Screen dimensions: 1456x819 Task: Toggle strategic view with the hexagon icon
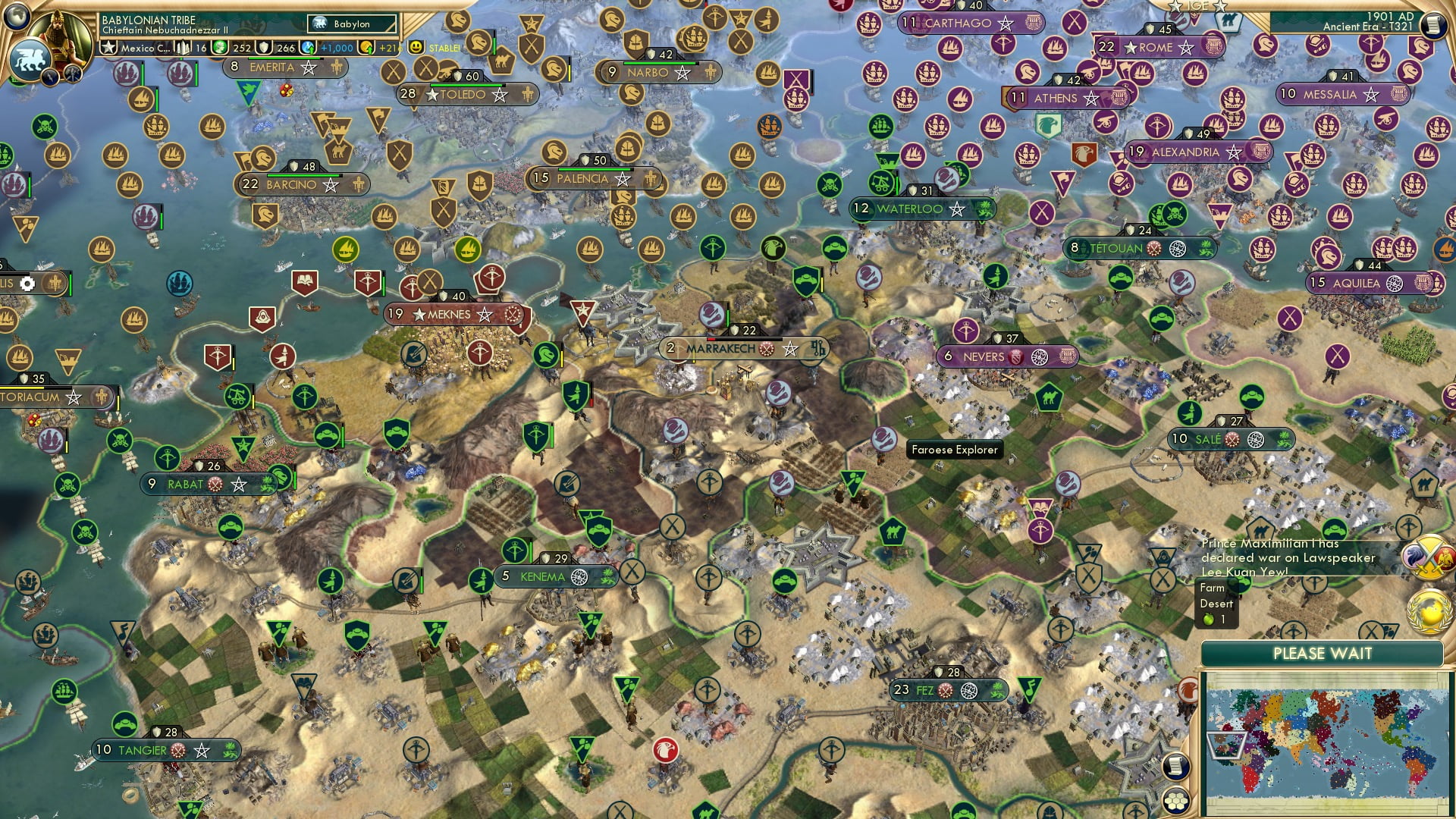click(x=1177, y=802)
